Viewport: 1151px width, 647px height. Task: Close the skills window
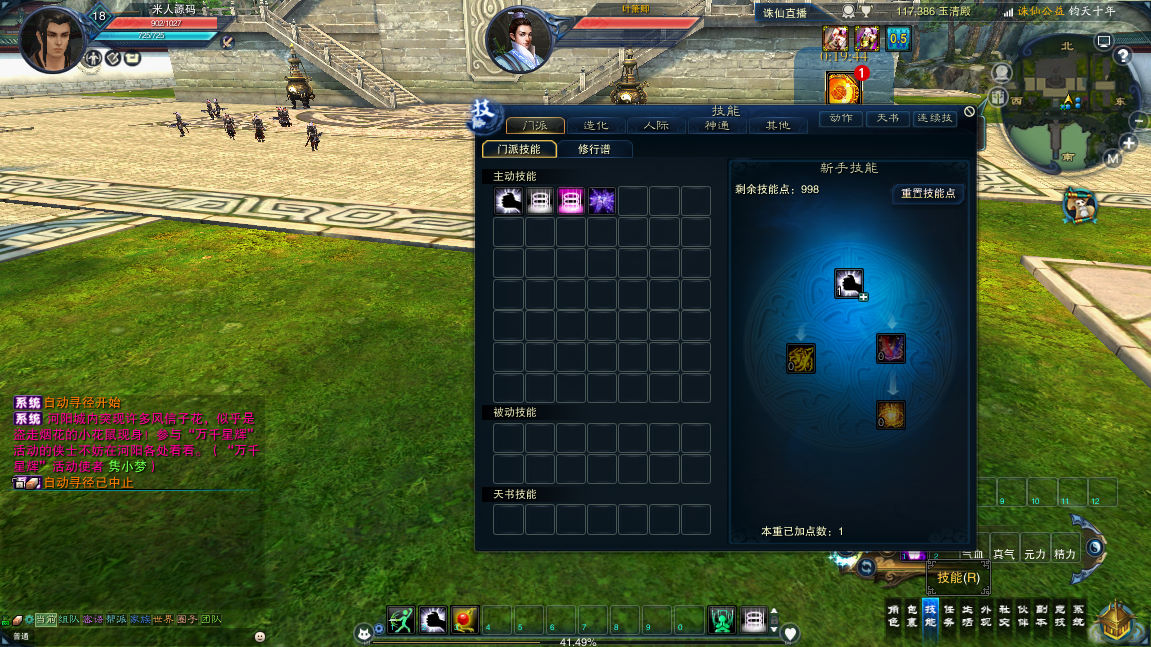click(x=969, y=111)
